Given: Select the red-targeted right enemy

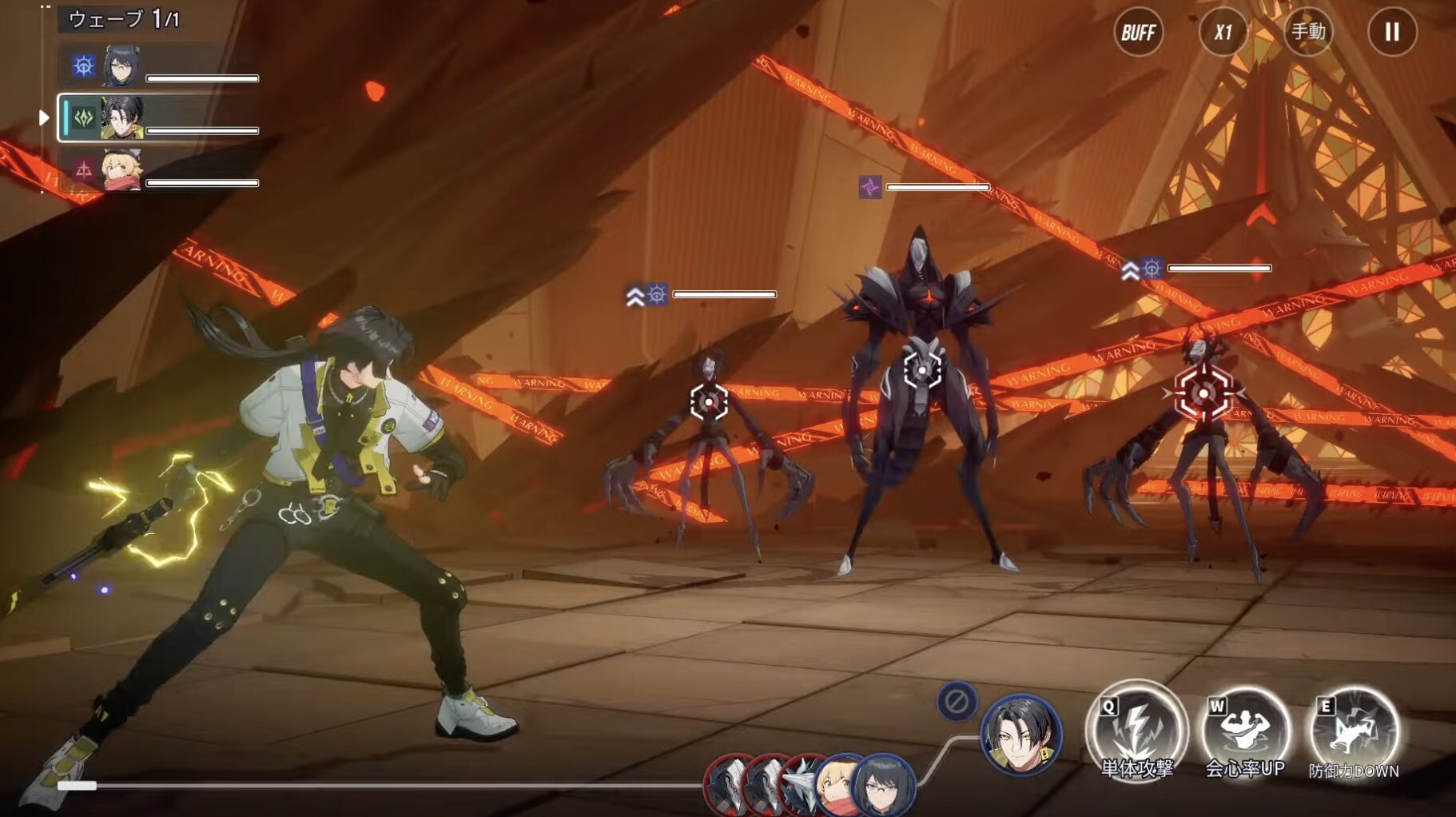Looking at the screenshot, I should click(1203, 393).
